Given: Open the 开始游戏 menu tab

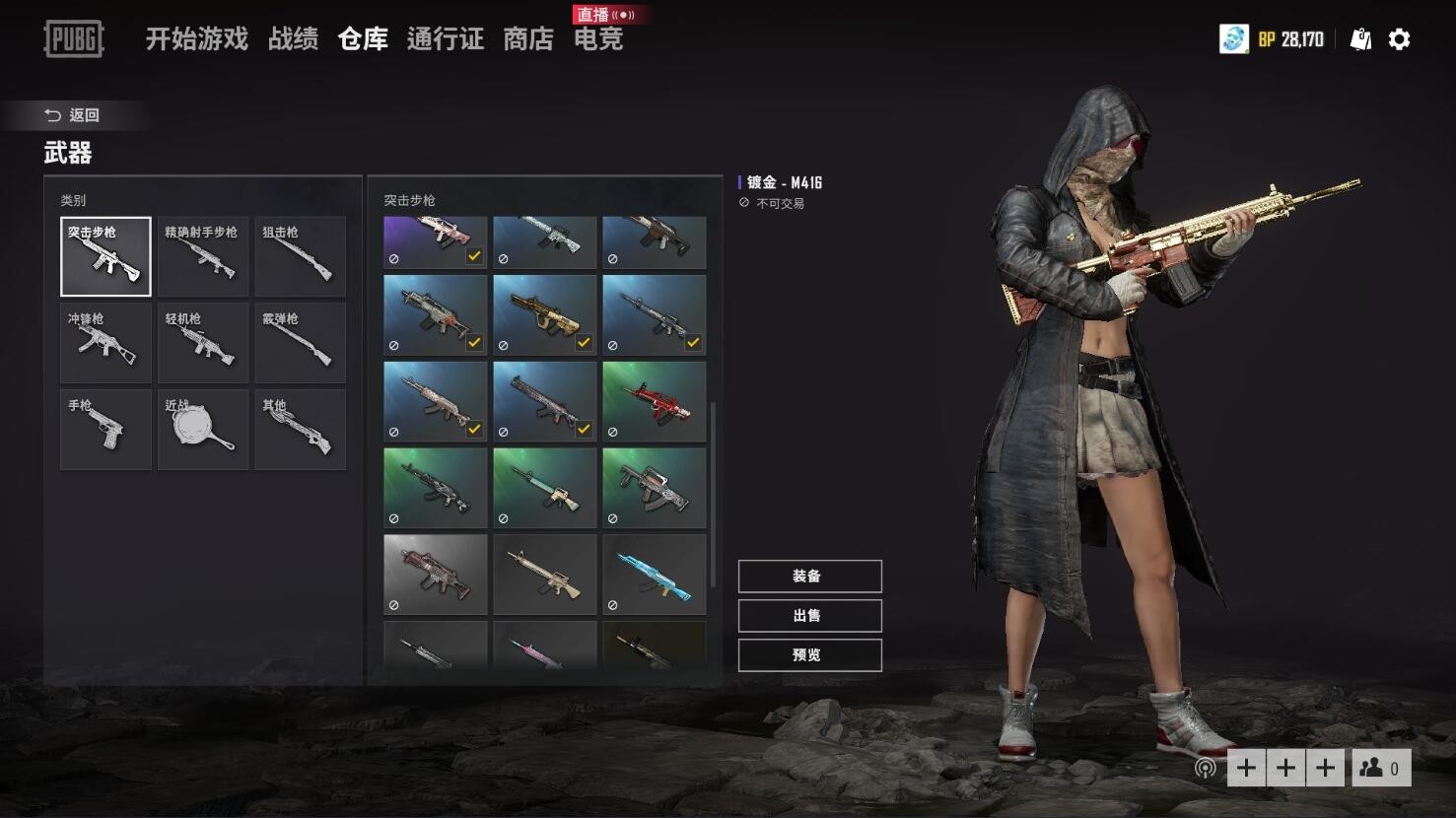Looking at the screenshot, I should (x=196, y=39).
